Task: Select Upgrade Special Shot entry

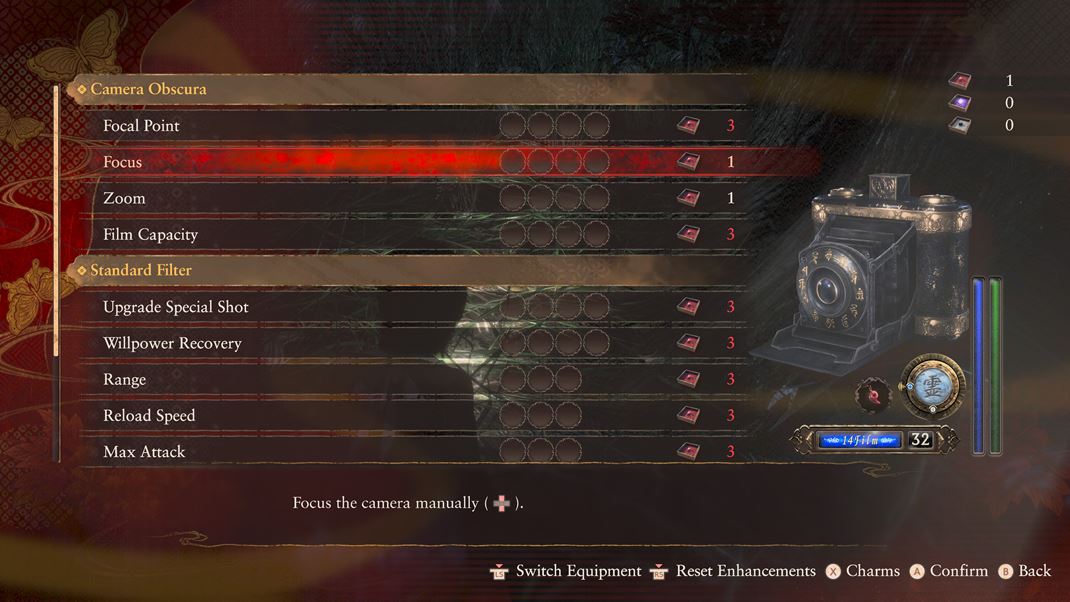Action: click(176, 307)
